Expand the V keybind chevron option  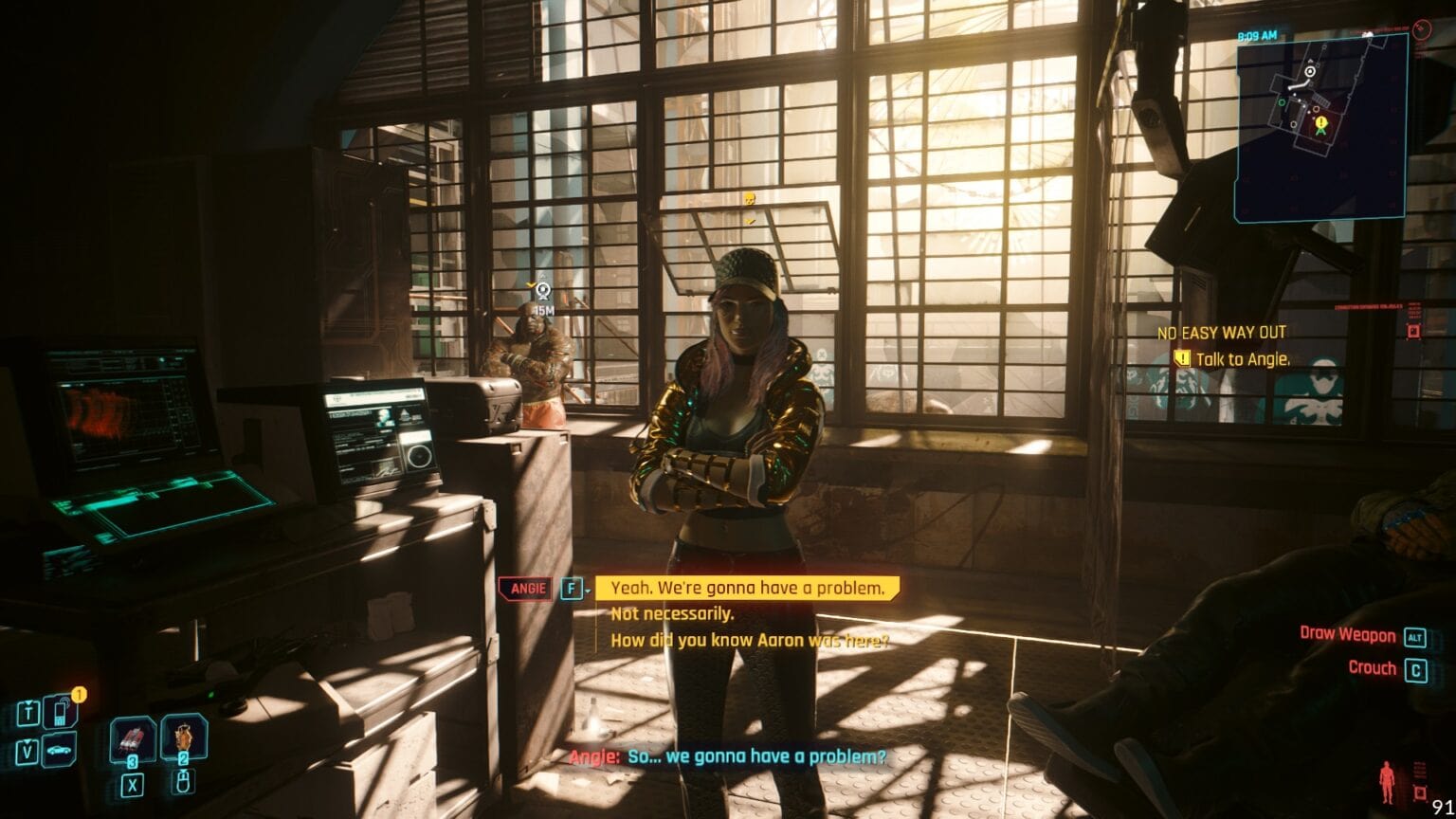pyautogui.click(x=27, y=741)
